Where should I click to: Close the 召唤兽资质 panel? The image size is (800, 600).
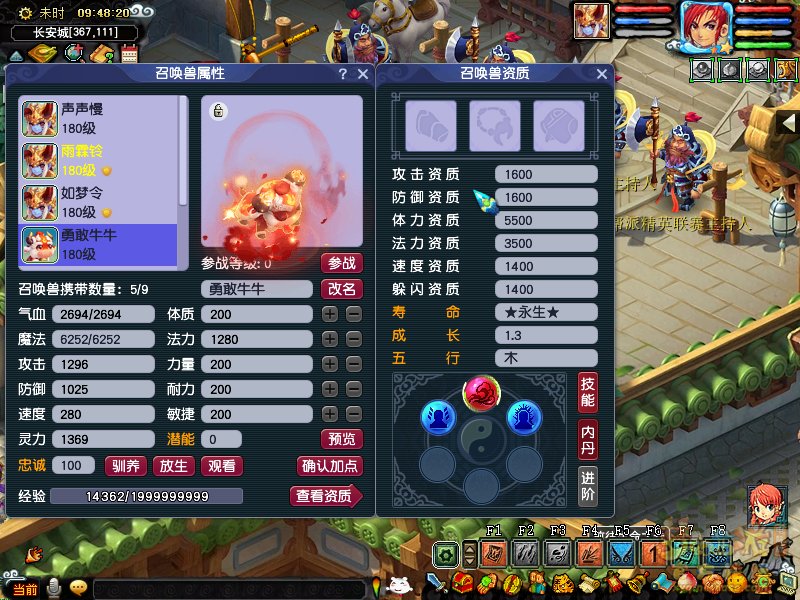coord(602,74)
